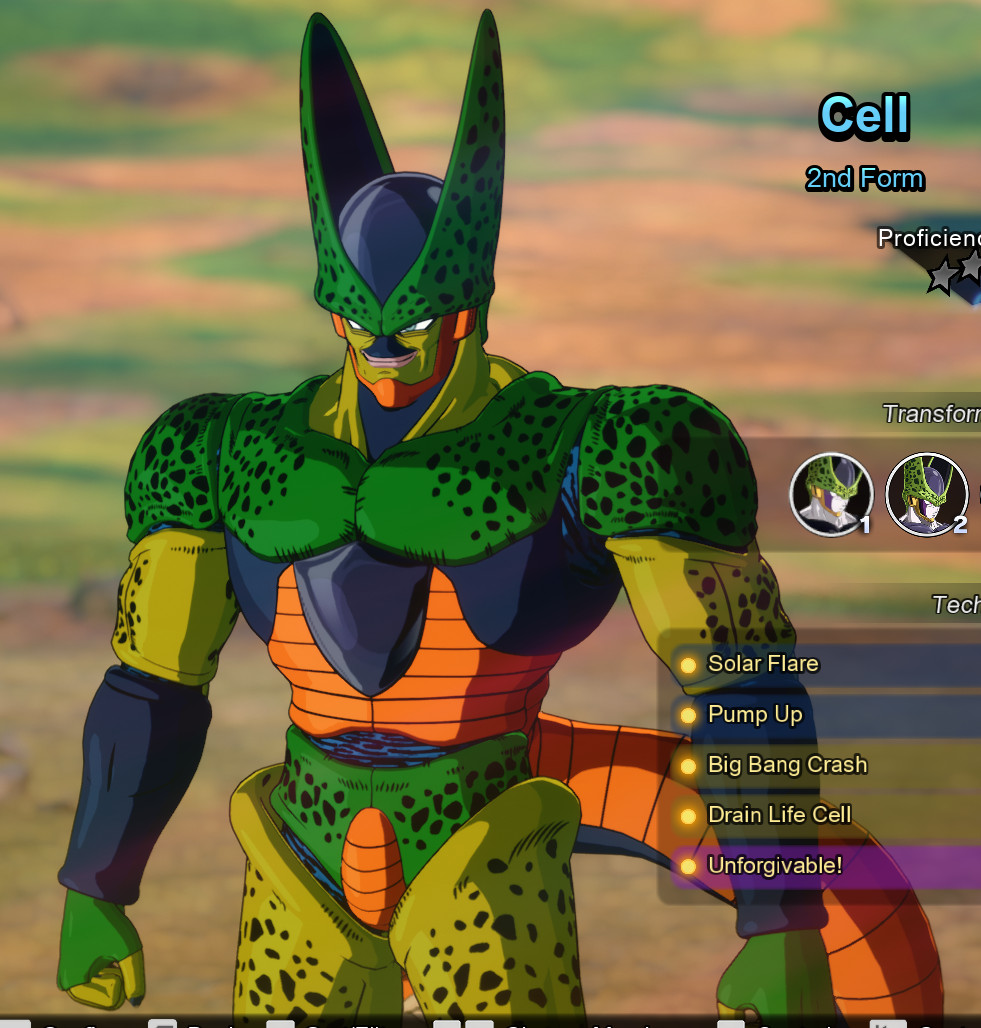This screenshot has height=1028, width=981.
Task: Pick the Drain Life Cell technique
Action: tap(779, 815)
